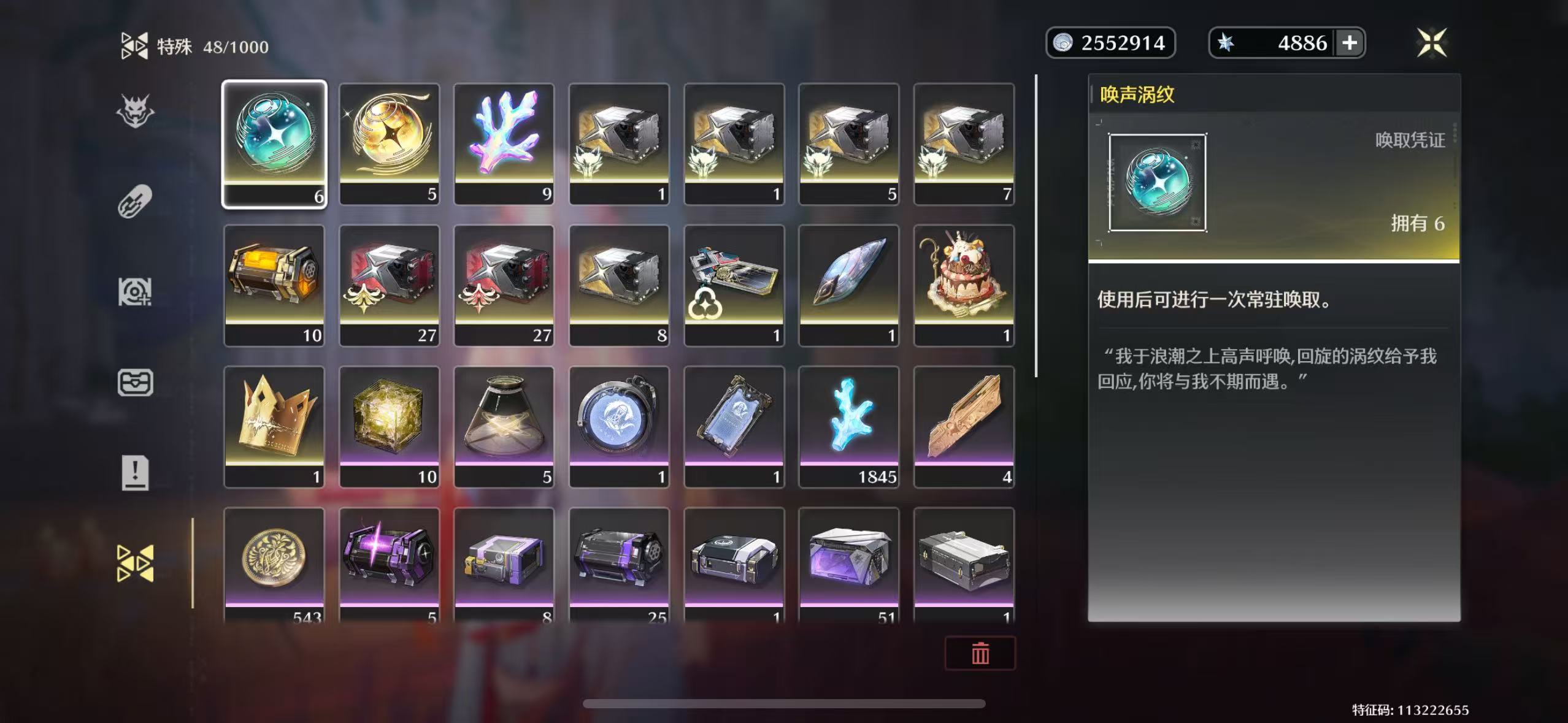Close the inventory screen
This screenshot has width=1568, height=723.
point(1432,43)
